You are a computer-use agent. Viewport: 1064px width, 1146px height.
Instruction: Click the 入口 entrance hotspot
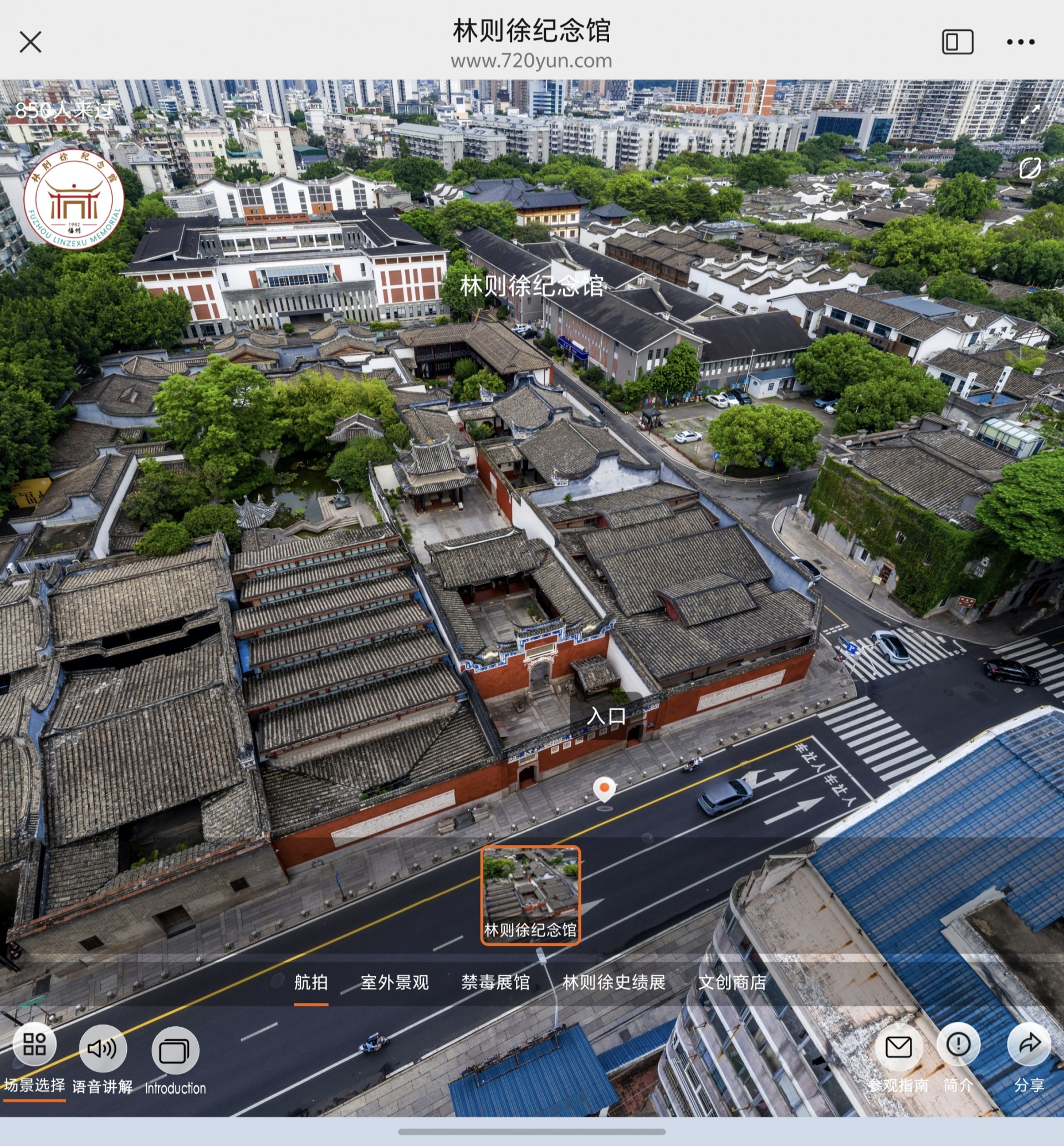(606, 716)
